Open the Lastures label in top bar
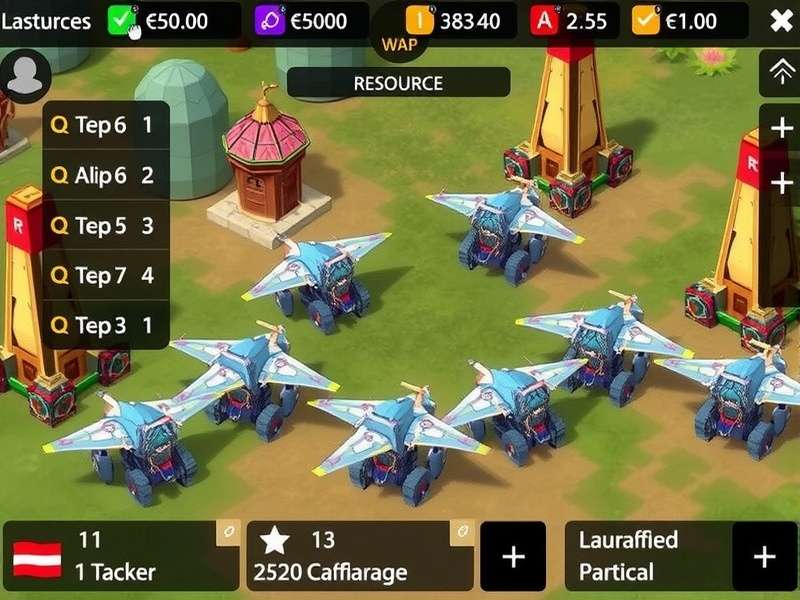 click(x=46, y=21)
